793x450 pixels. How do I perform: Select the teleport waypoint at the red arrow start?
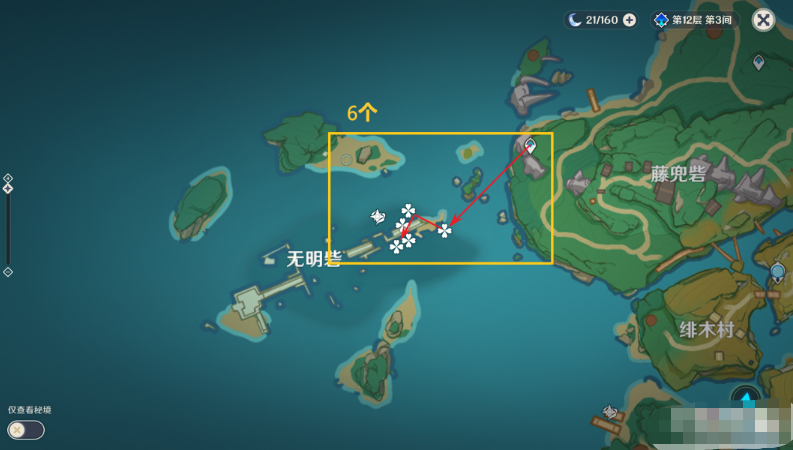531,146
